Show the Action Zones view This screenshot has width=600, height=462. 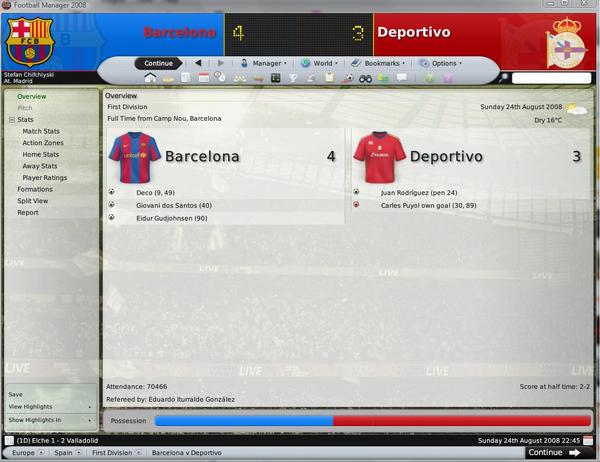[x=43, y=143]
